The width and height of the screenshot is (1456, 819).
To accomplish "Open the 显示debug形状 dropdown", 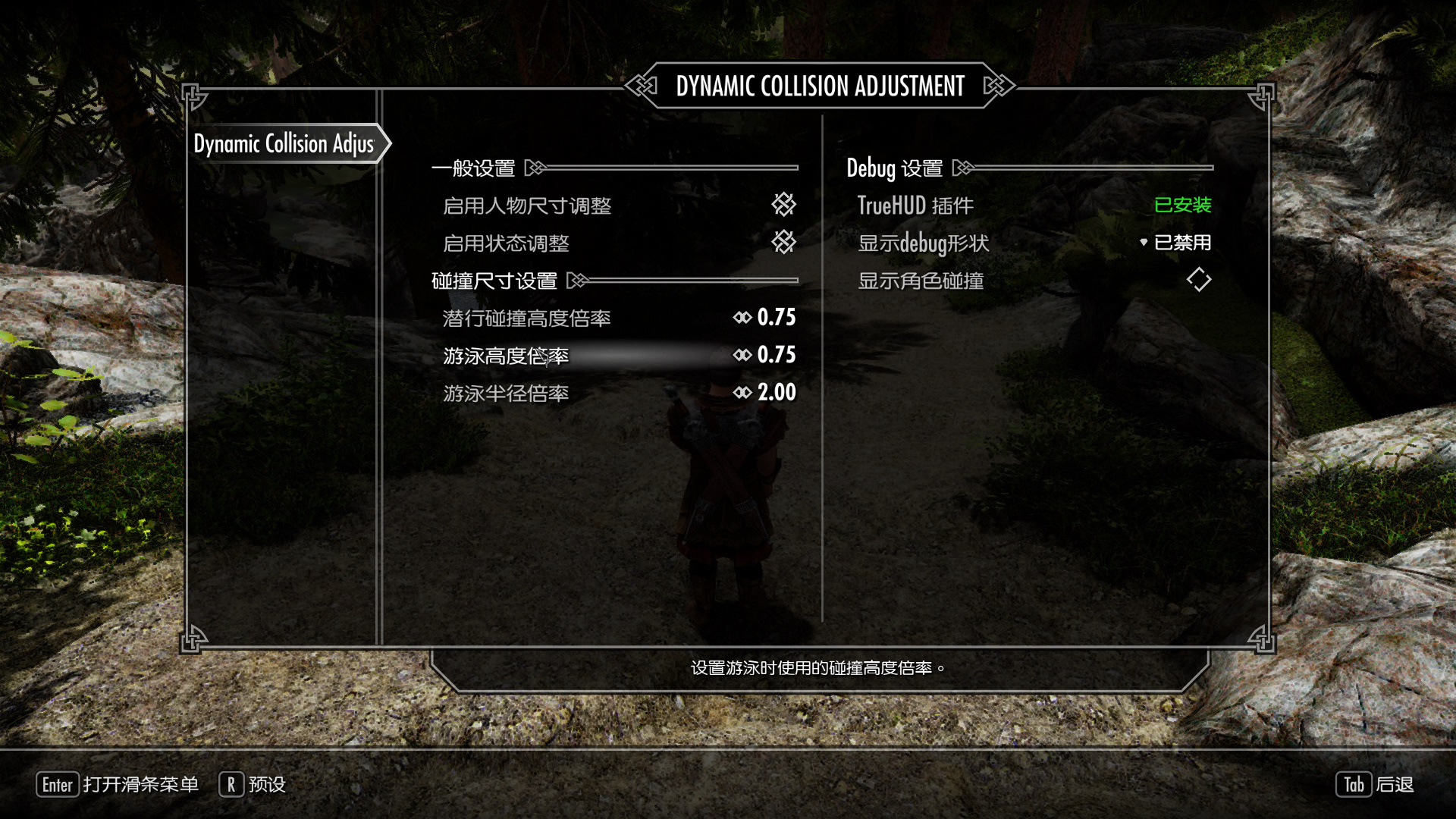I will coord(1175,243).
